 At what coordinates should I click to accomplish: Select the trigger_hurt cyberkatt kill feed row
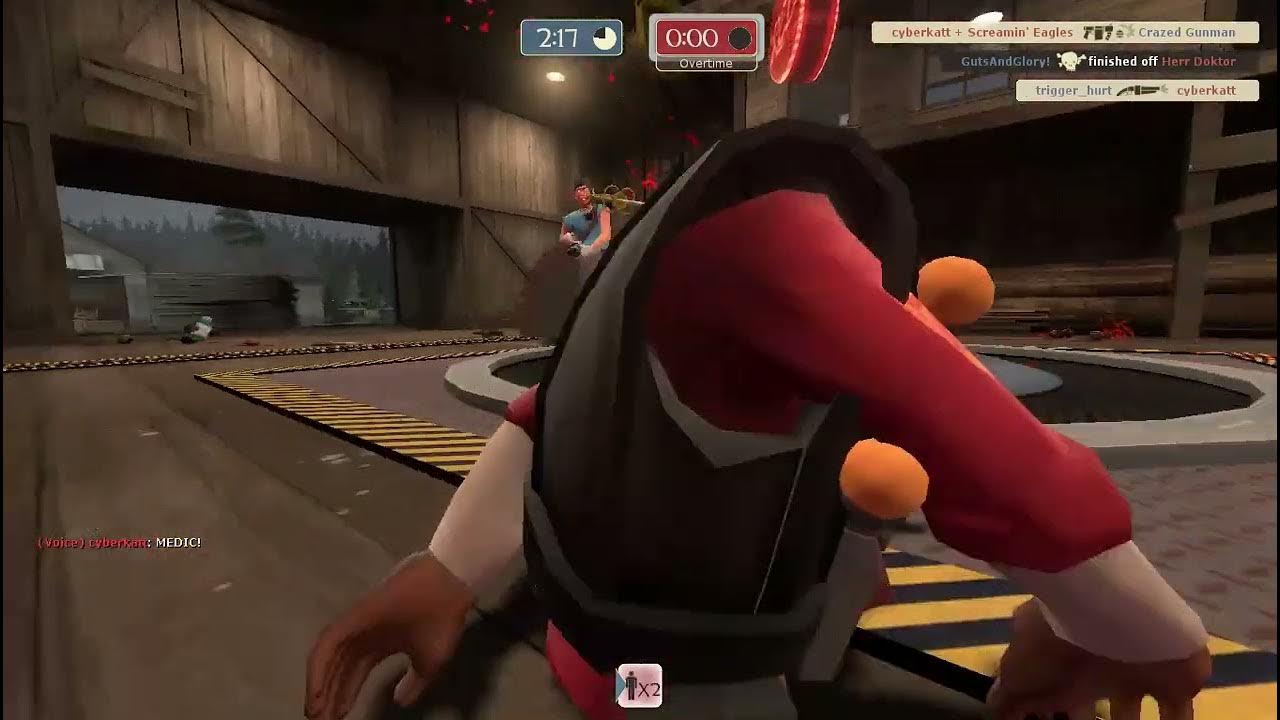point(1136,91)
